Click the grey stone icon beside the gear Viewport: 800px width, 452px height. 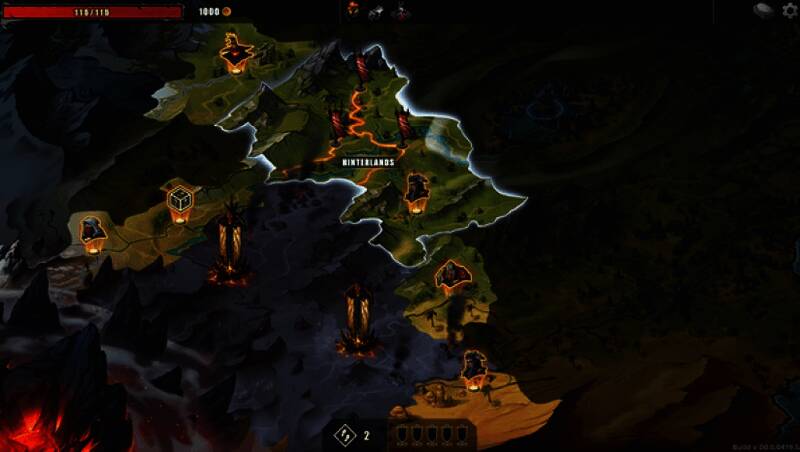click(x=764, y=10)
